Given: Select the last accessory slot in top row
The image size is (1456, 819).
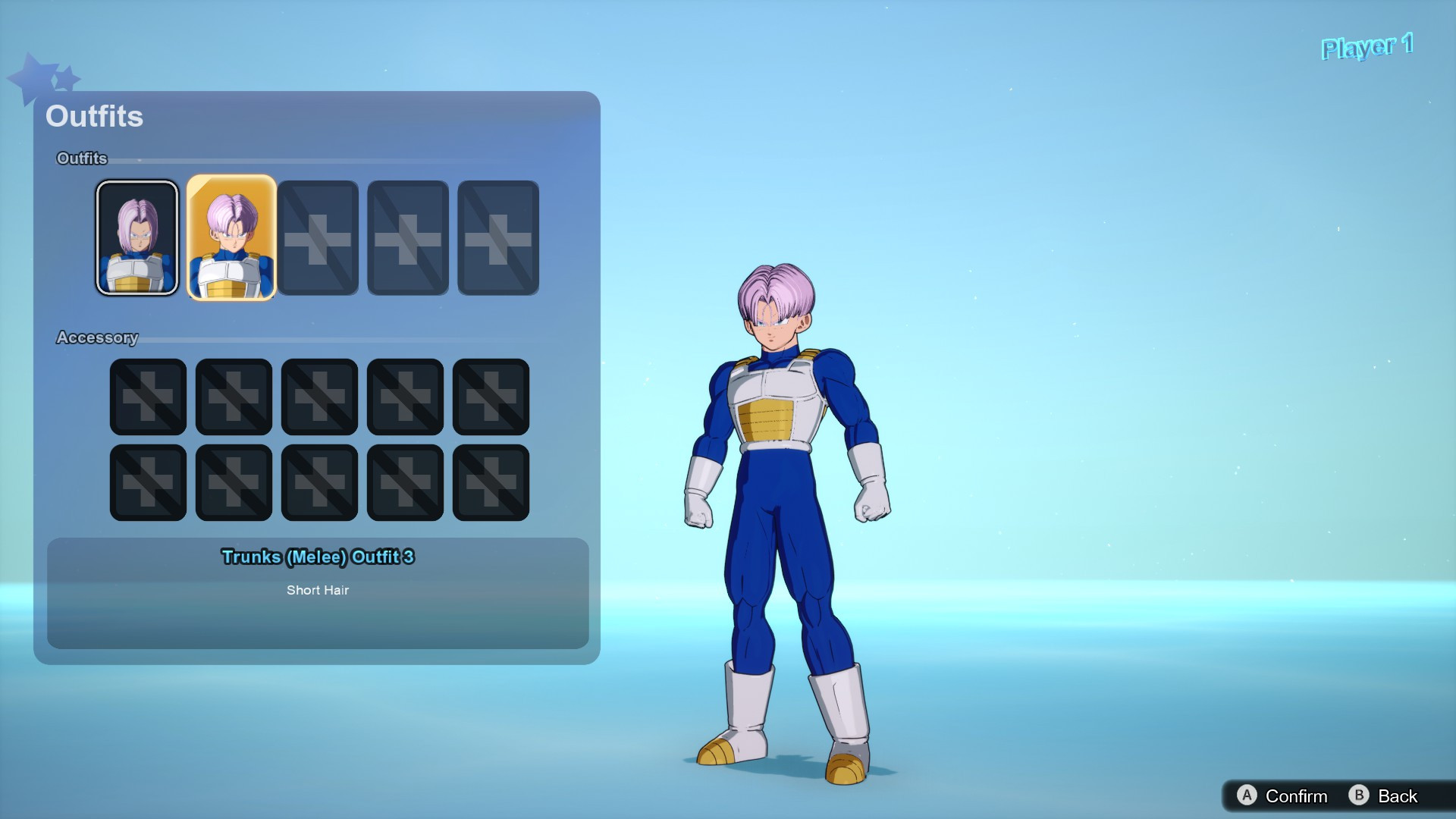Looking at the screenshot, I should [491, 397].
